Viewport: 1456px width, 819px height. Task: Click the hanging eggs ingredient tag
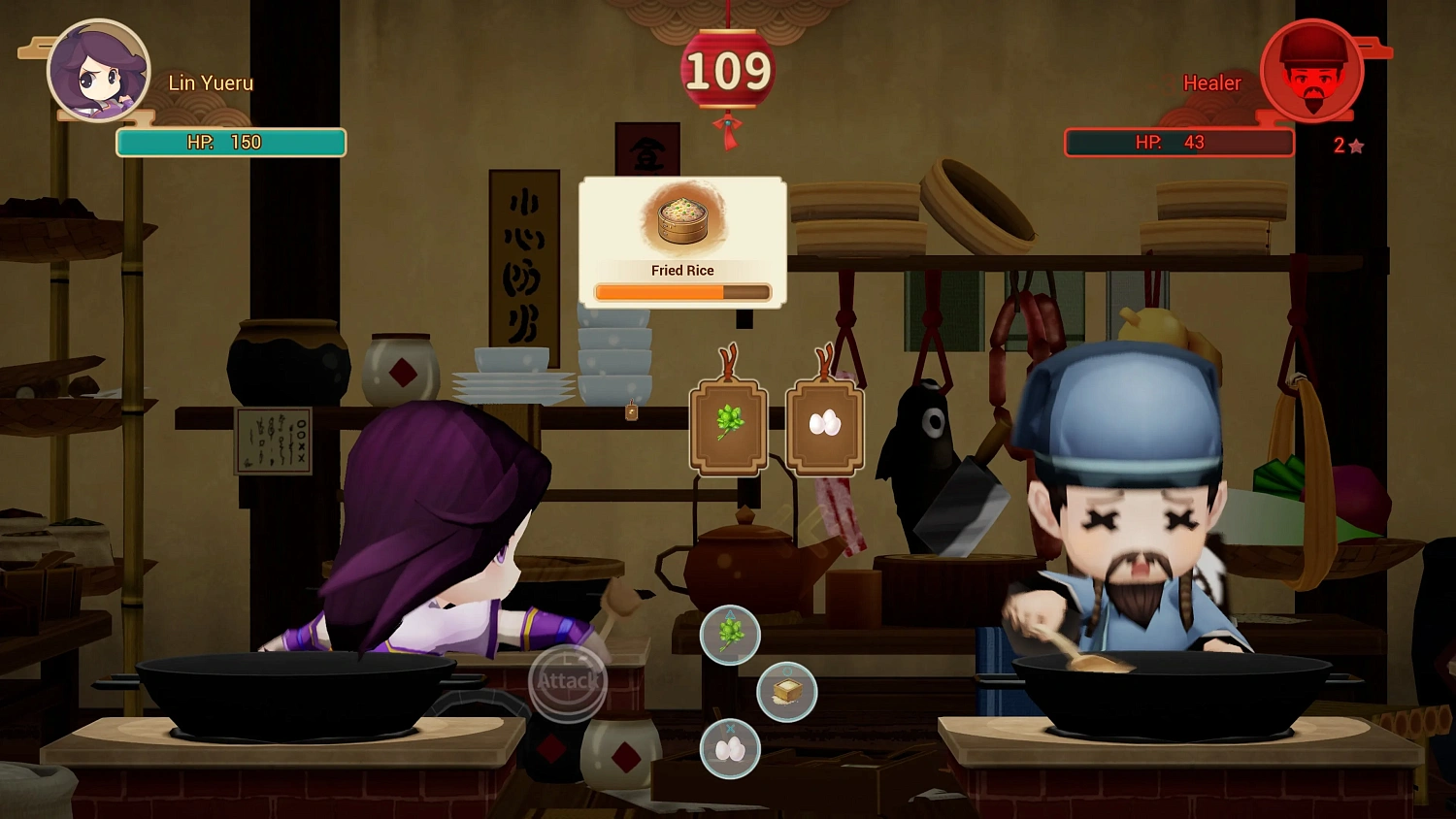click(823, 425)
